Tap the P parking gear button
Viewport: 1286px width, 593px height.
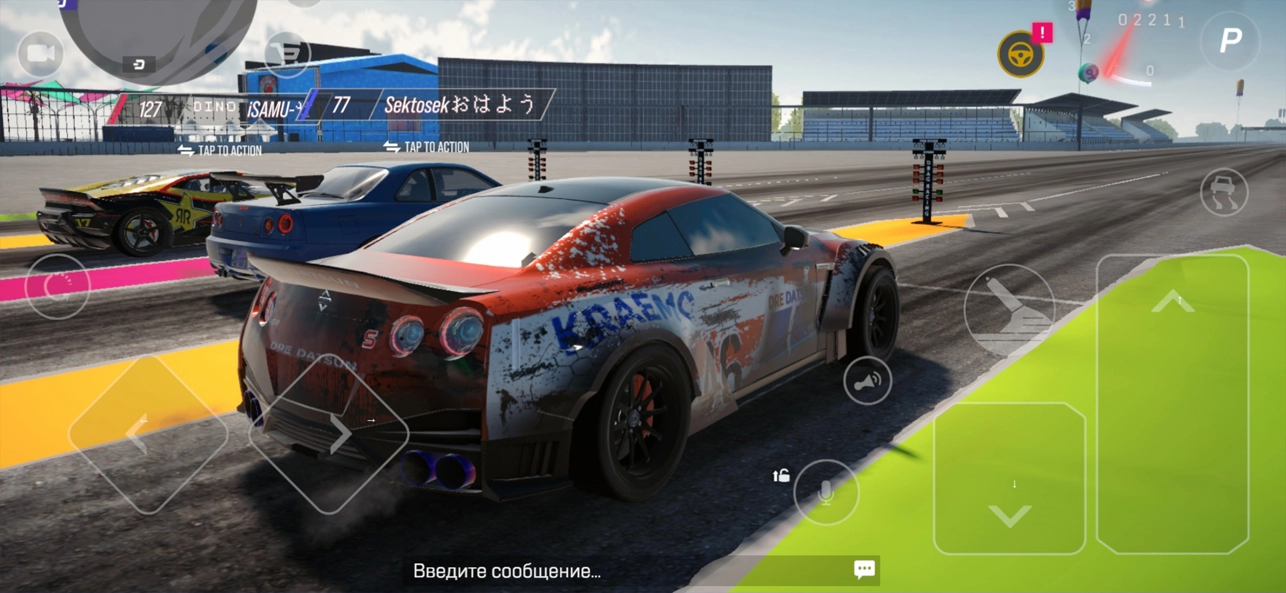[x=1230, y=41]
